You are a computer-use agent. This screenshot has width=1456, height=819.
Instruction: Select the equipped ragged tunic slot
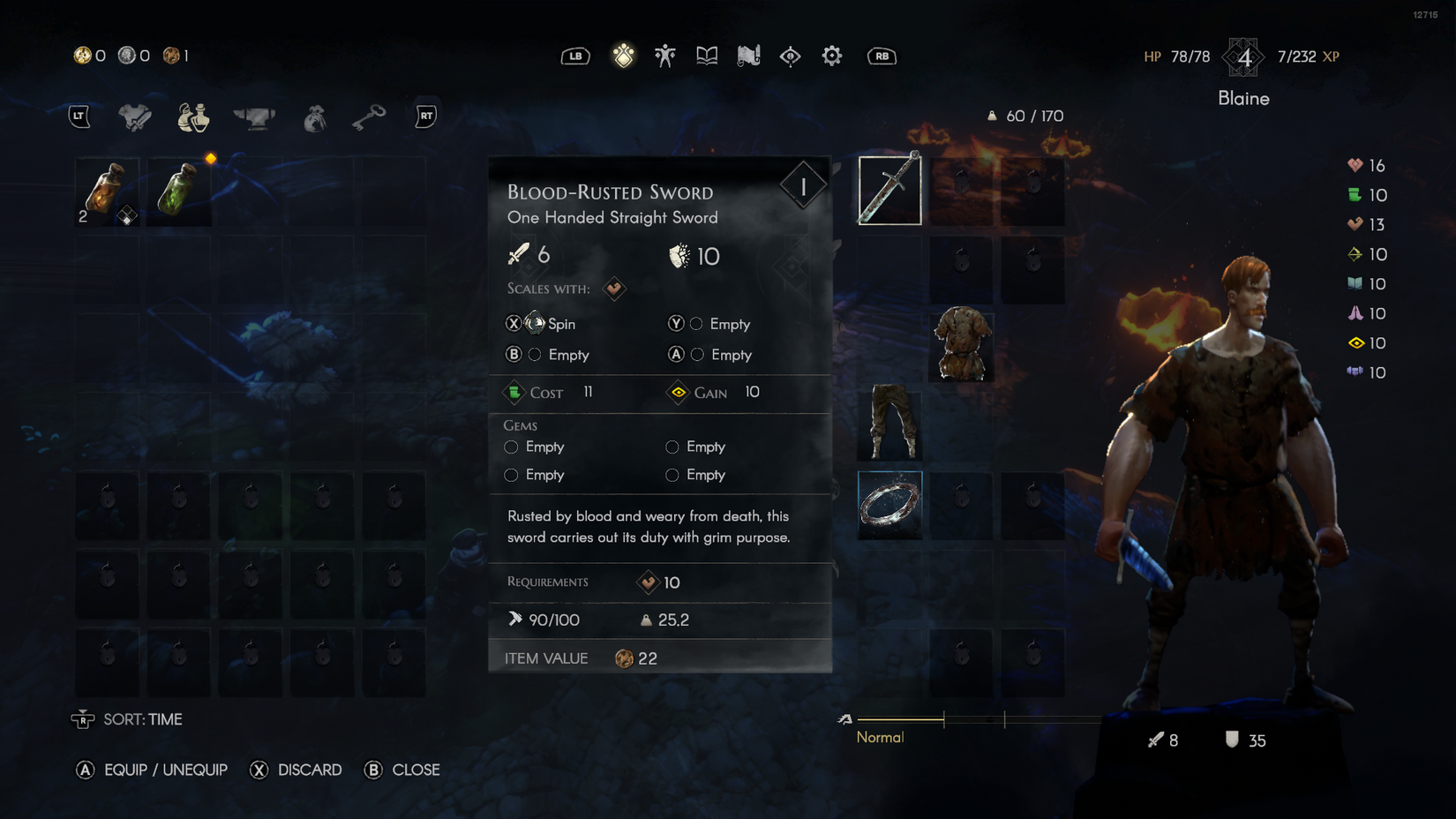[x=961, y=345]
